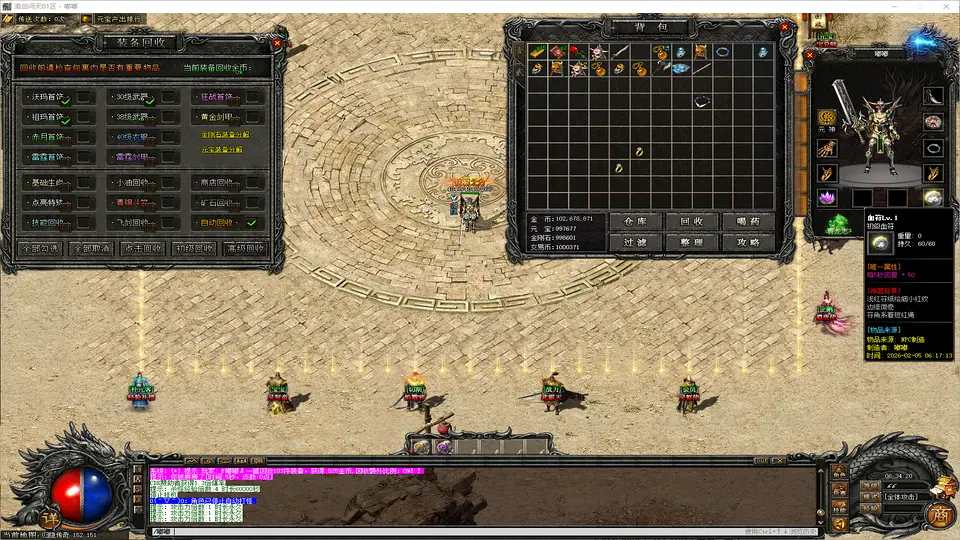Click the 过滤 filter button
The image size is (960, 540).
[x=635, y=242]
